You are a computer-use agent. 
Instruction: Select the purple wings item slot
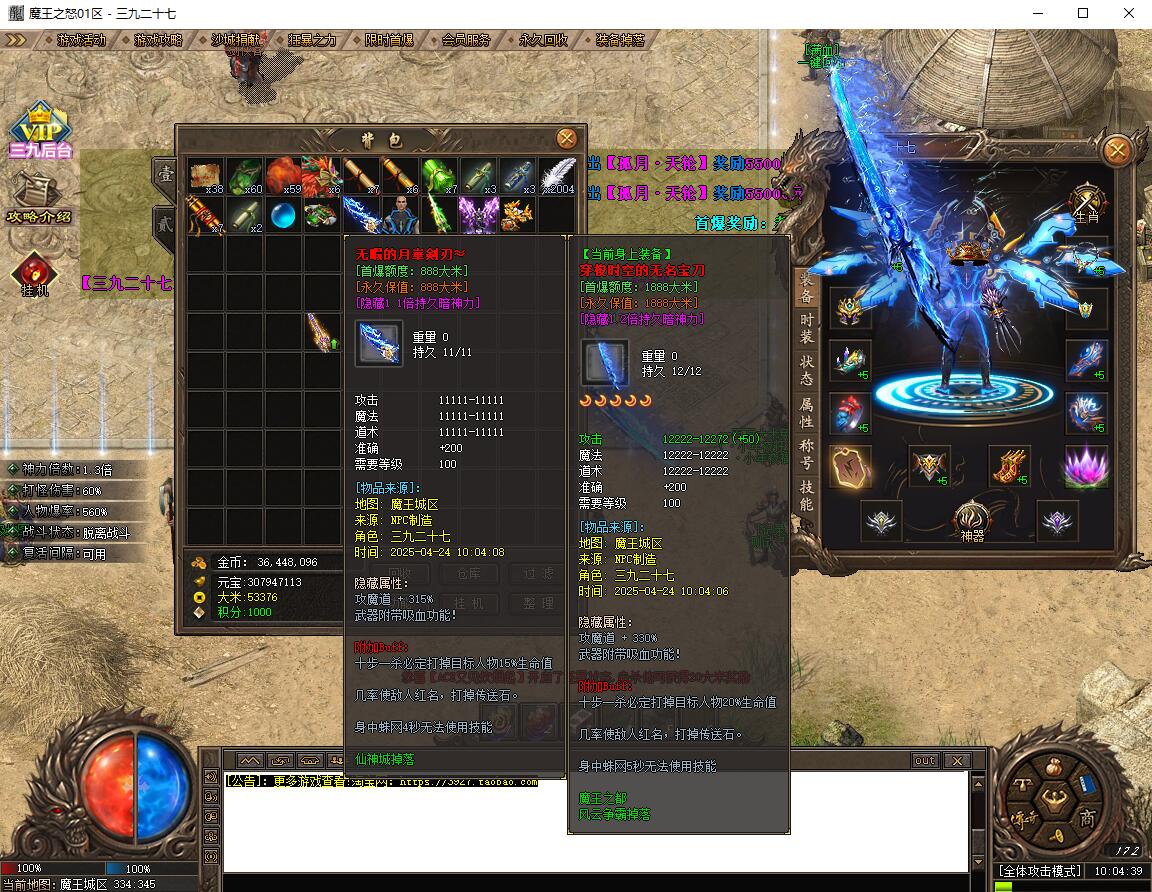(x=478, y=214)
